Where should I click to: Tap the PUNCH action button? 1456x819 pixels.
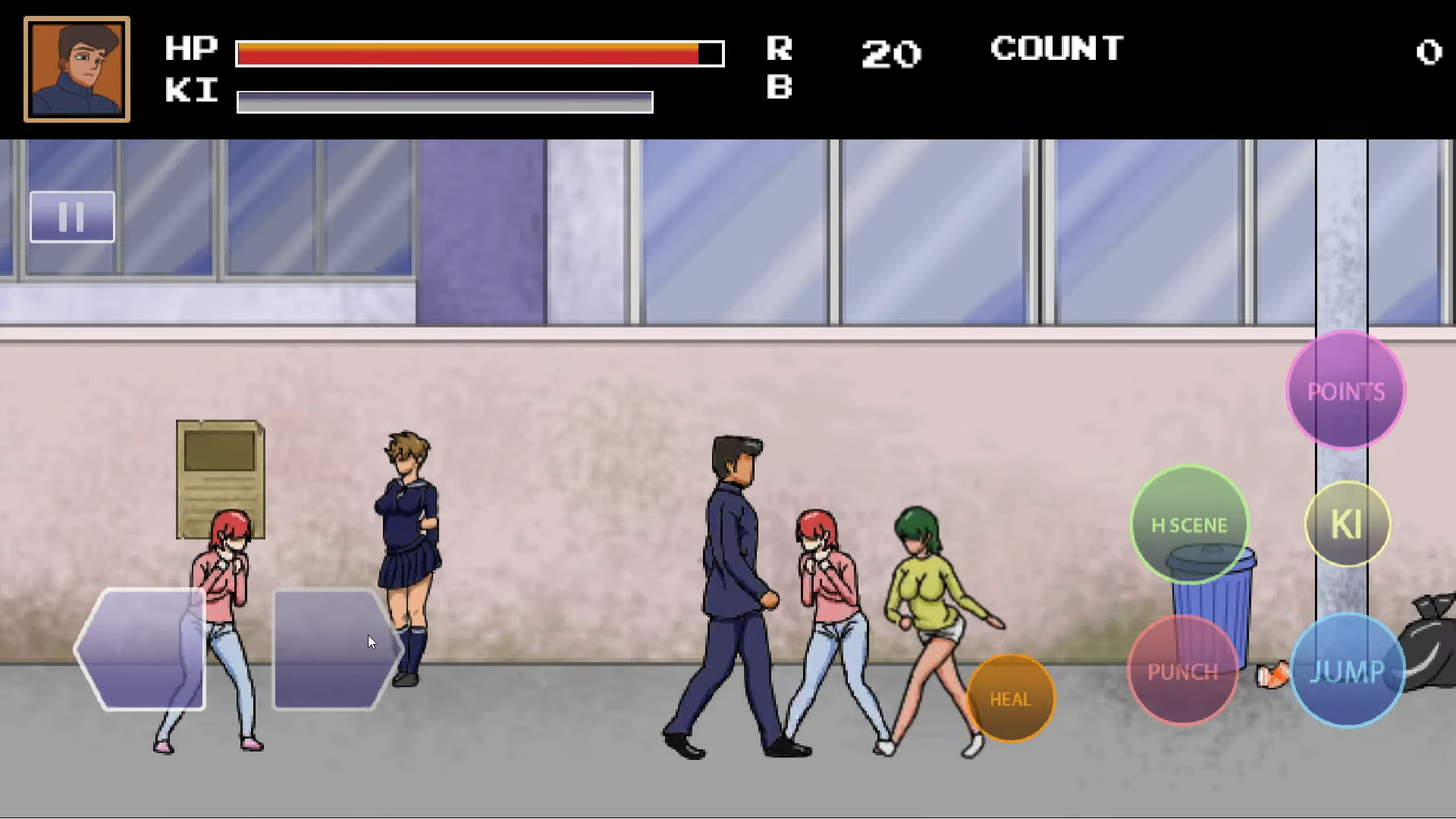[x=1183, y=670]
